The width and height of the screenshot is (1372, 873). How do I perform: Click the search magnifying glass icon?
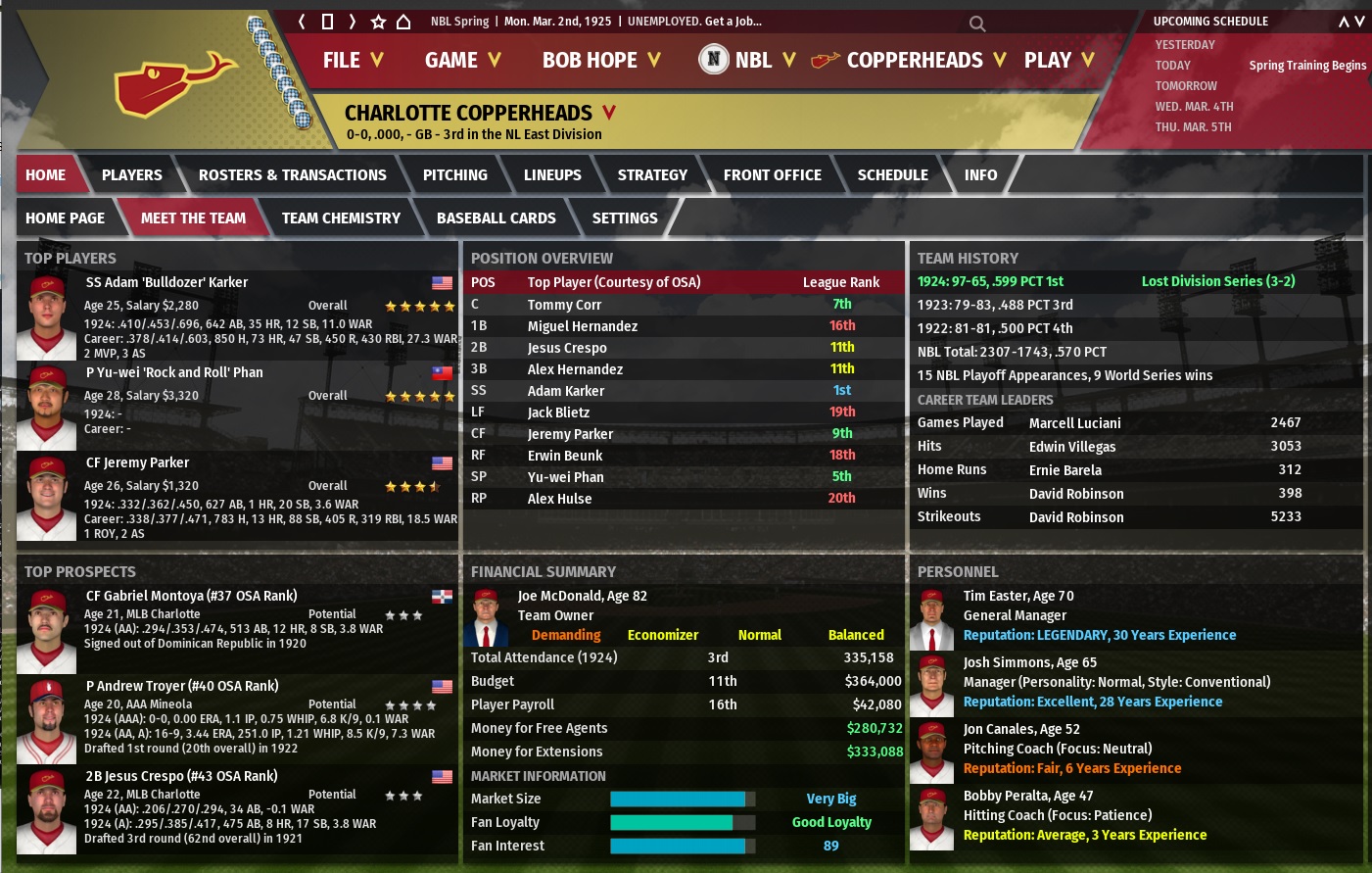point(976,23)
